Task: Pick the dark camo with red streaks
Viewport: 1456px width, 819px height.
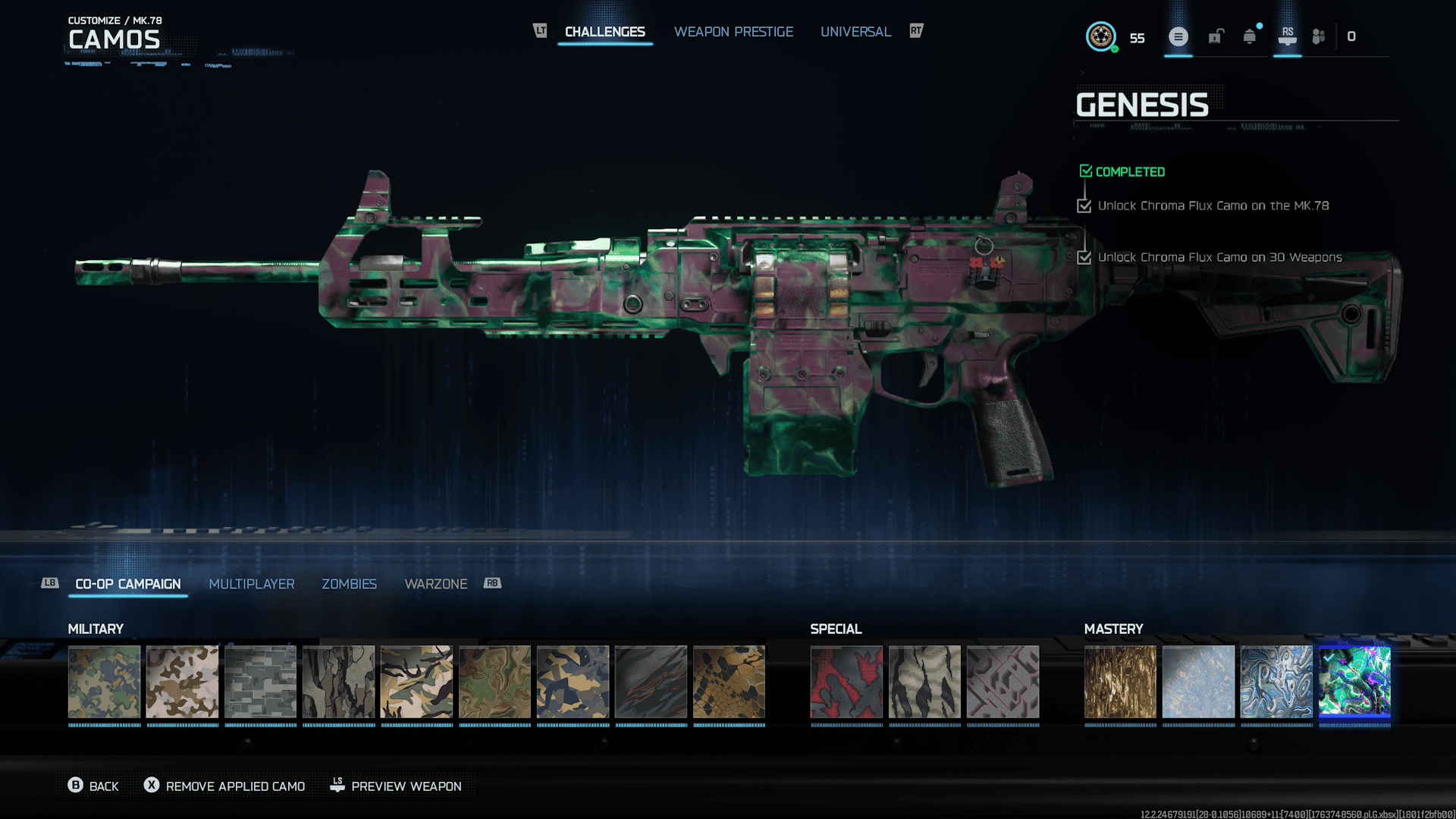Action: (651, 681)
